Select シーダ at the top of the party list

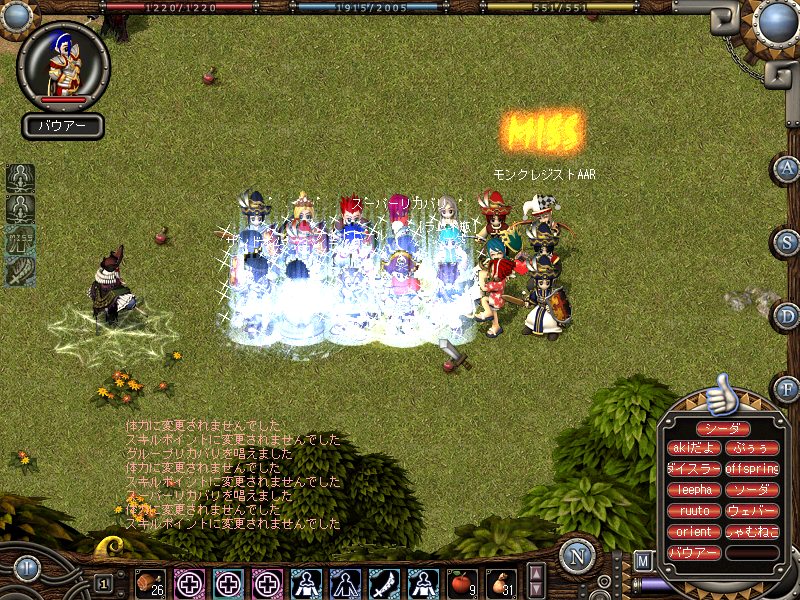tap(721, 429)
